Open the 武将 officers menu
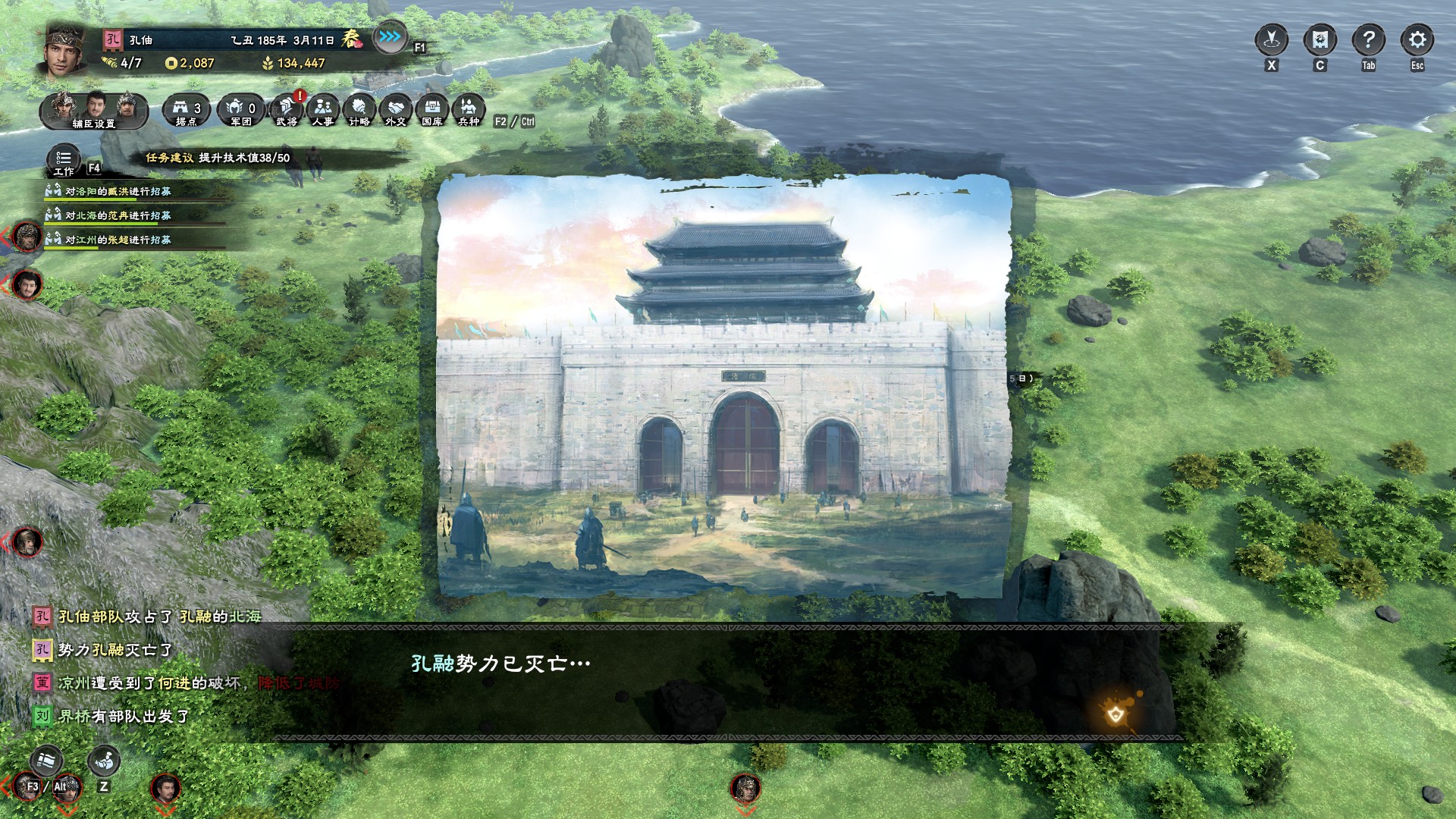This screenshot has width=1456, height=819. 287,111
